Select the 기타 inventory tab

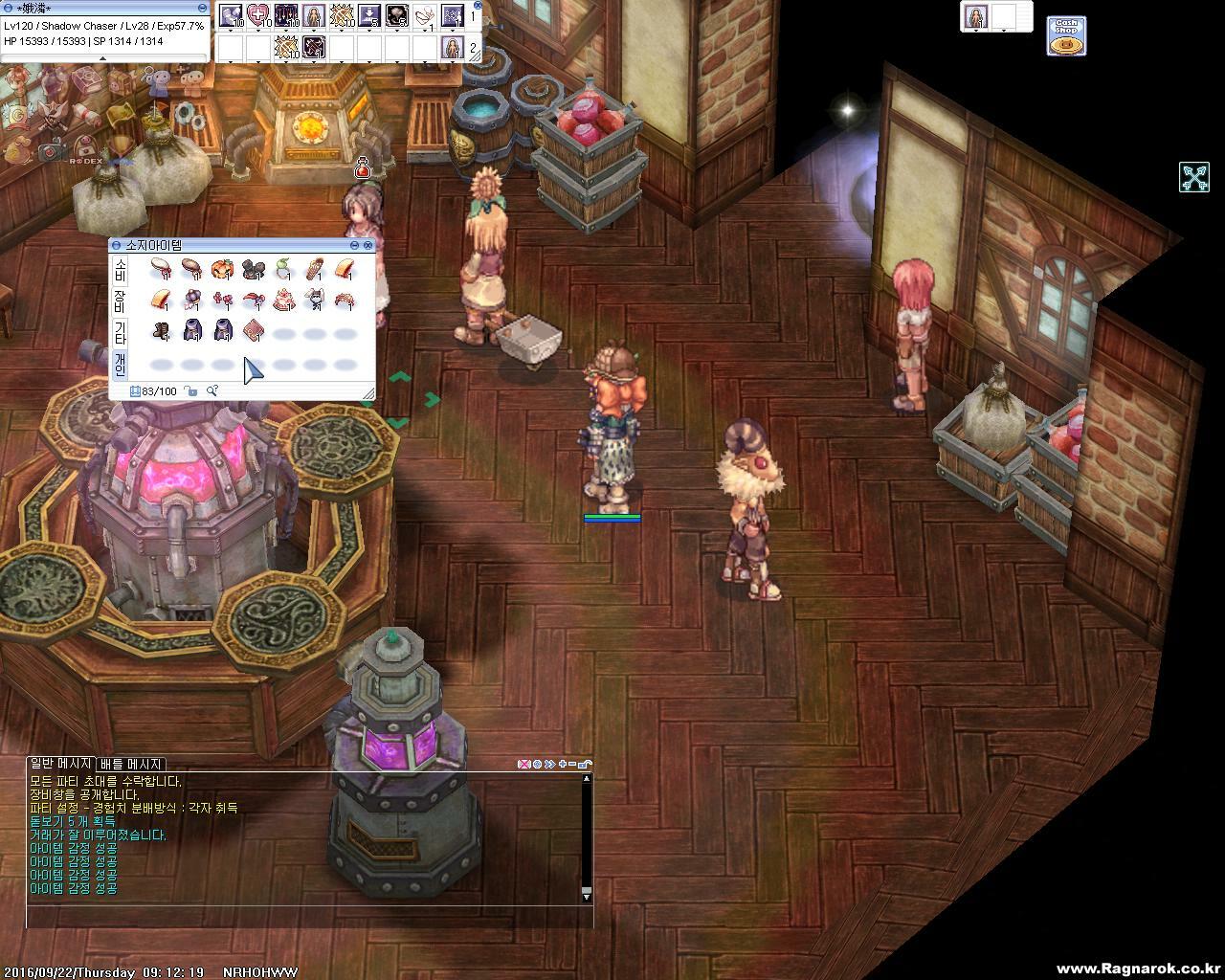[121, 333]
